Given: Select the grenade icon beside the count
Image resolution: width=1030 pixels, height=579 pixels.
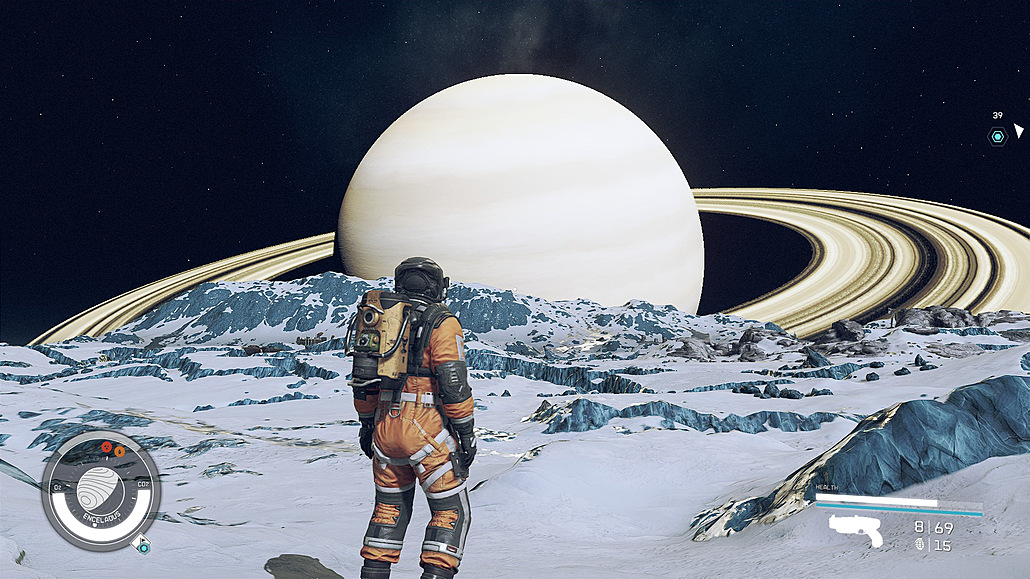Looking at the screenshot, I should tap(920, 545).
